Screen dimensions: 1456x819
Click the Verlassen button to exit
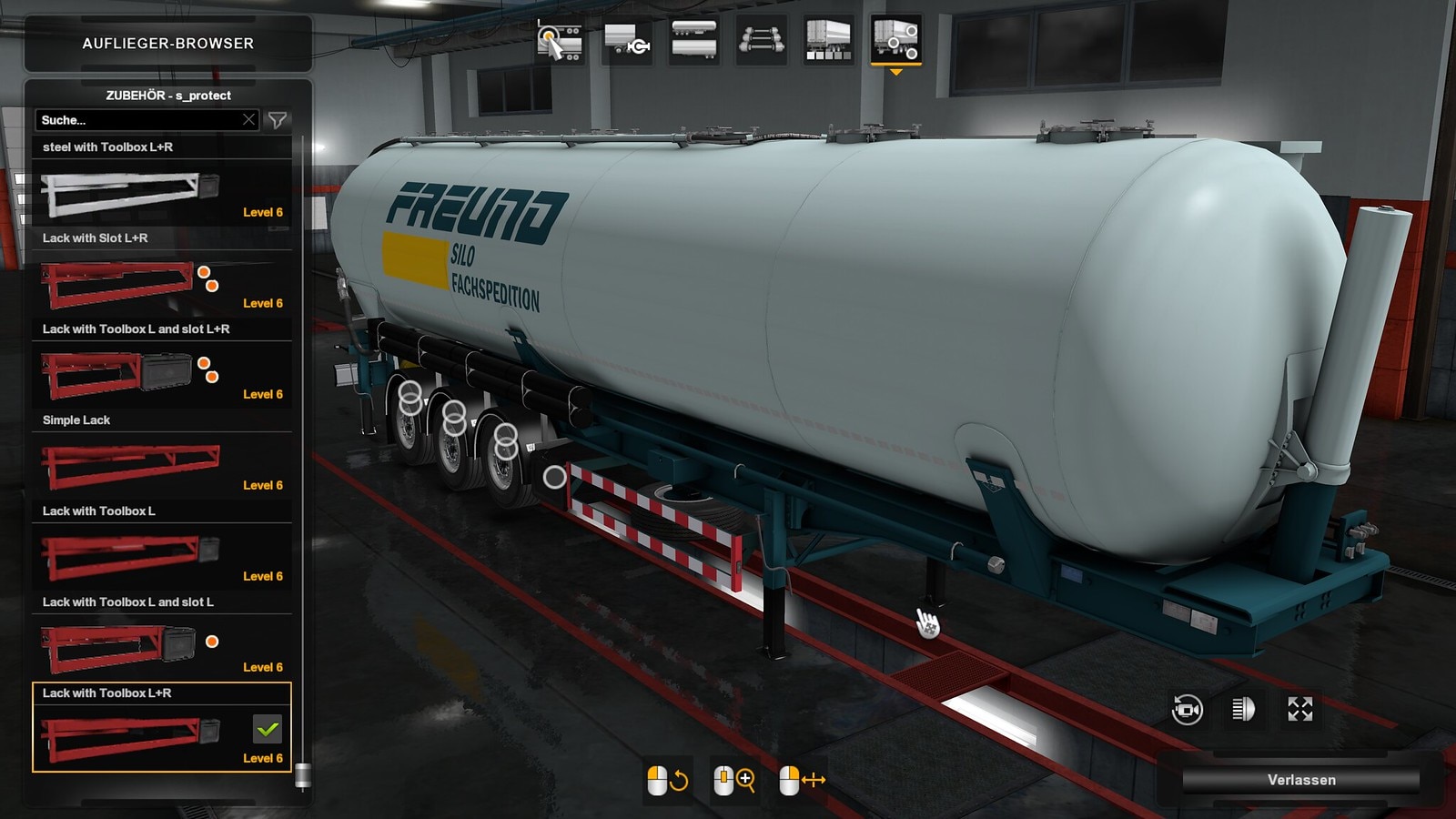click(x=1300, y=780)
